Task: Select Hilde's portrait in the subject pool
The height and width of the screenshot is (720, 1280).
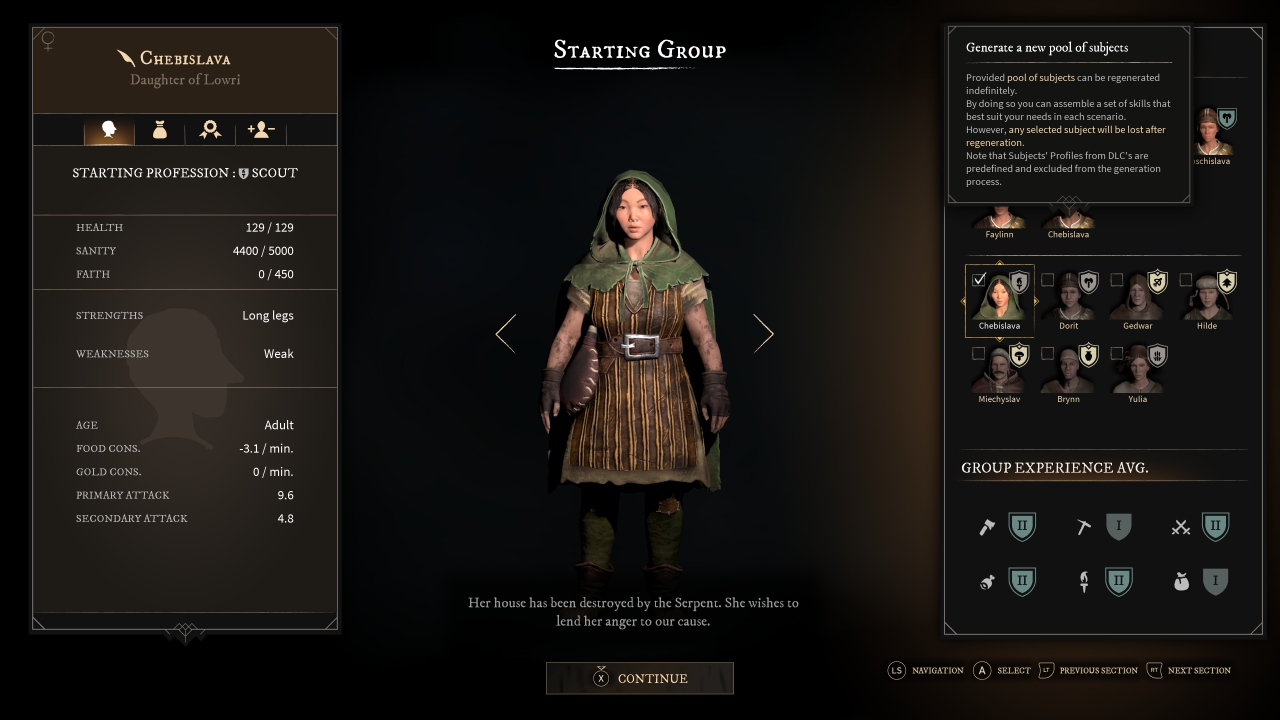Action: pos(1207,301)
